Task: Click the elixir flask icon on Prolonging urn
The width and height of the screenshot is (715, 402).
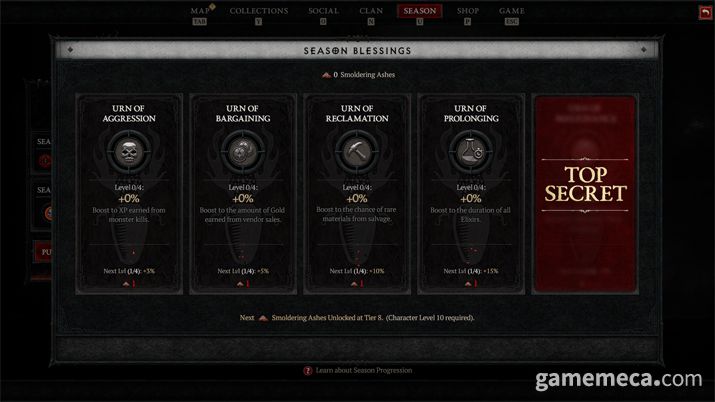Action: coord(470,150)
